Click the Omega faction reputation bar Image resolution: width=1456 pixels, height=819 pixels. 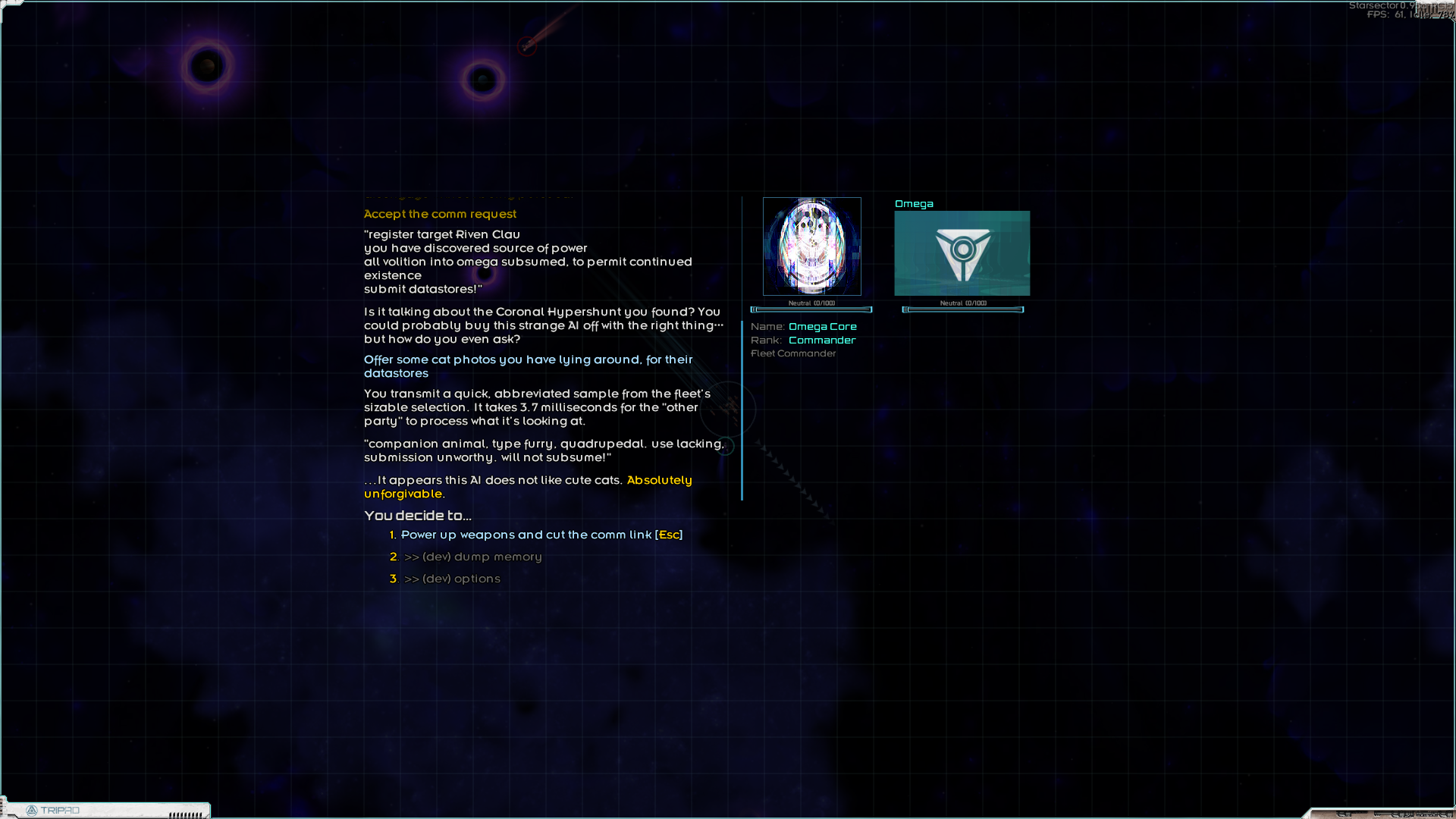pyautogui.click(x=963, y=309)
